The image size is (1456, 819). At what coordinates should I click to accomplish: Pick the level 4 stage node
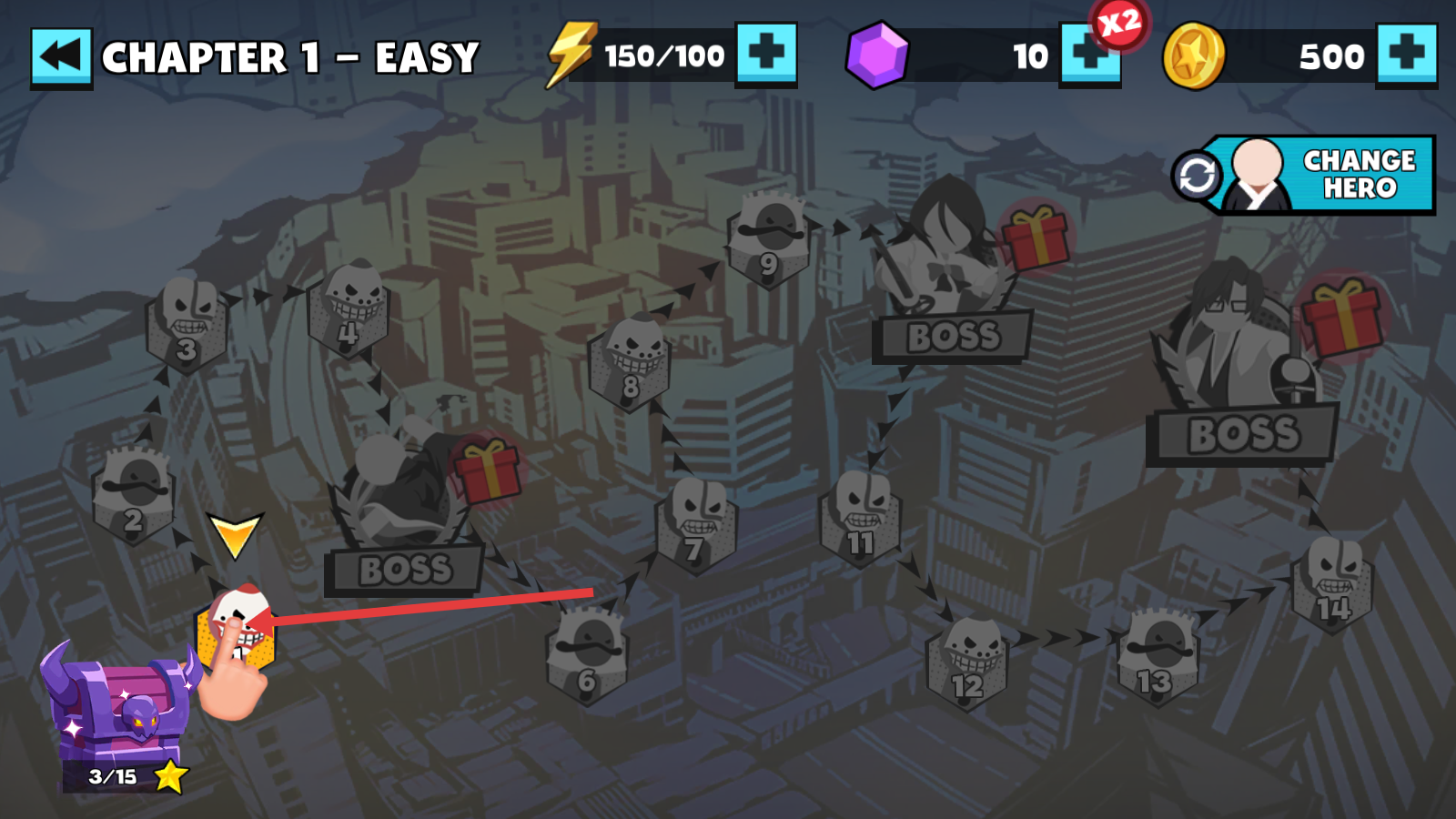click(x=349, y=309)
